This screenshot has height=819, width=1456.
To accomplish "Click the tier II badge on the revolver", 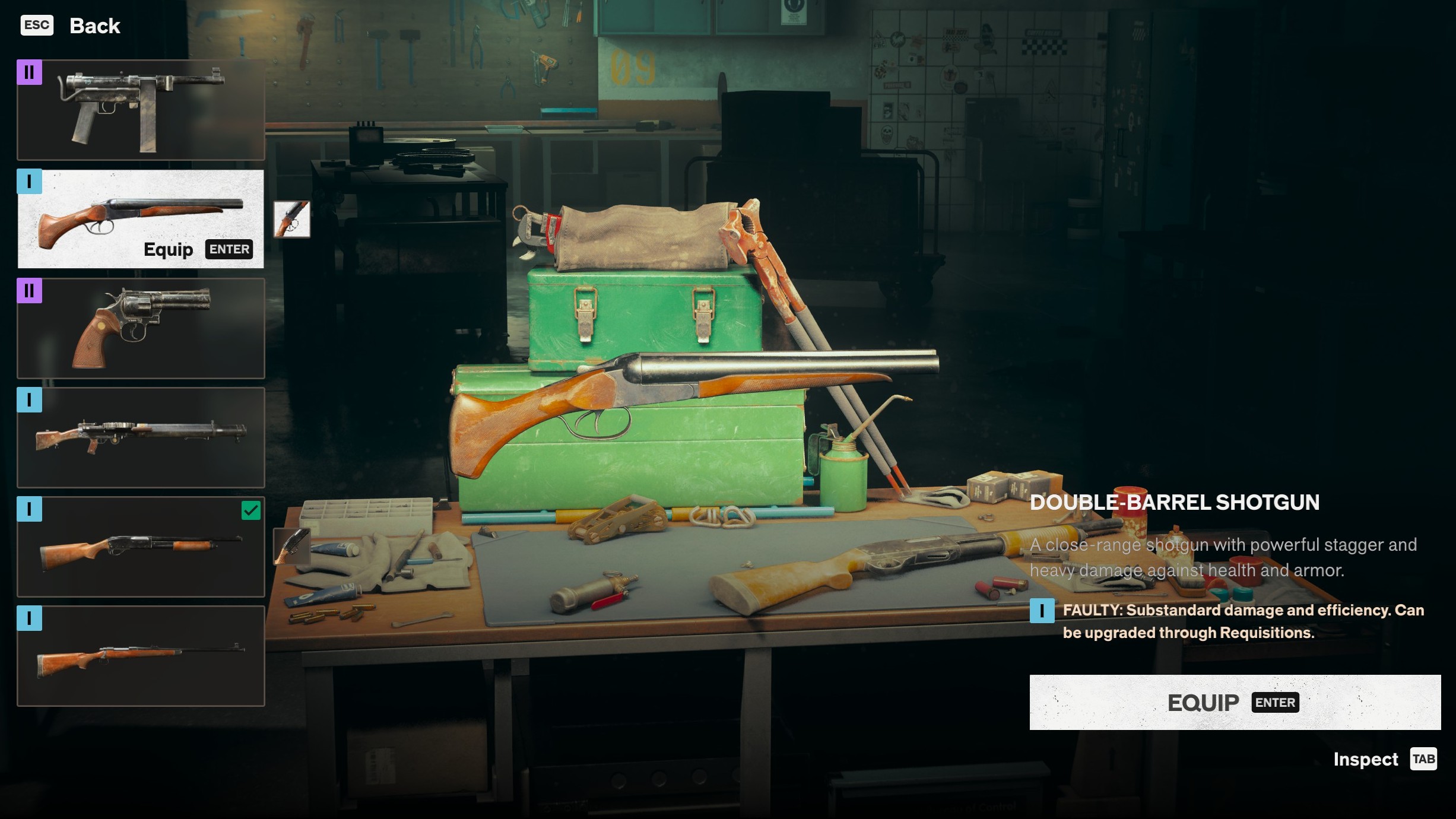I will 29,291.
